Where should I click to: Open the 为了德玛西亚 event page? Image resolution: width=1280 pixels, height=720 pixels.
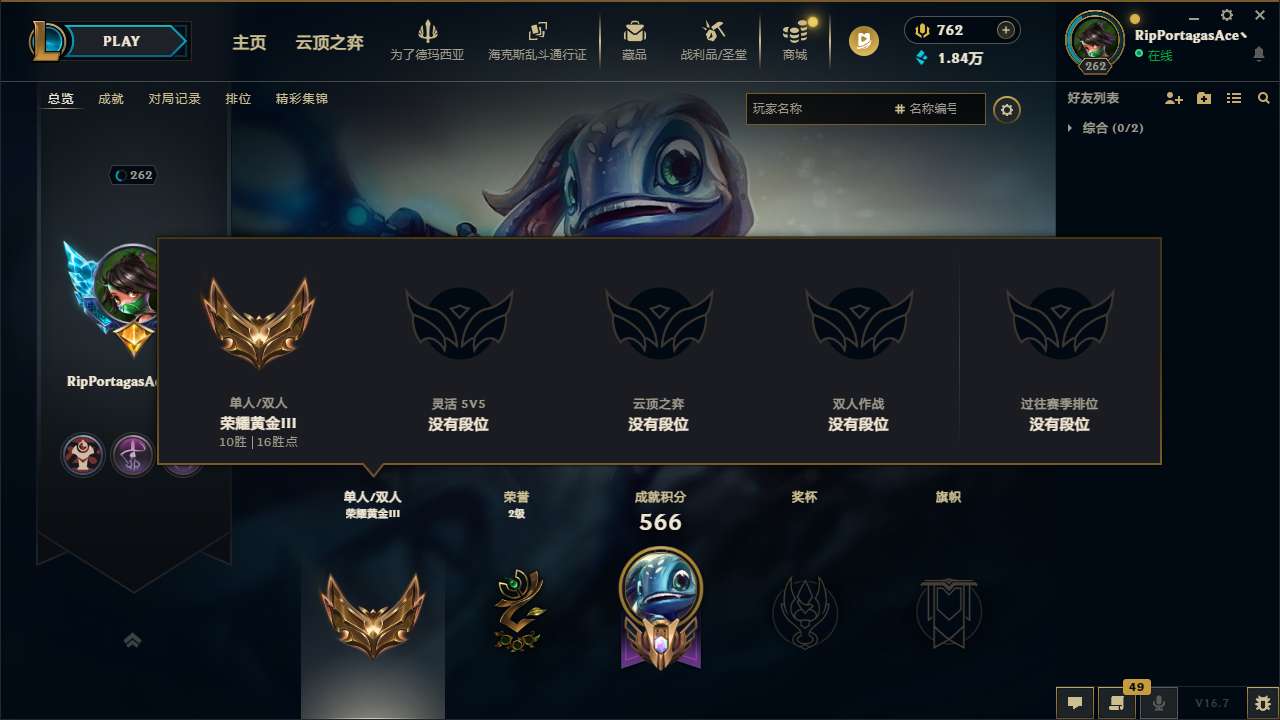[x=428, y=40]
